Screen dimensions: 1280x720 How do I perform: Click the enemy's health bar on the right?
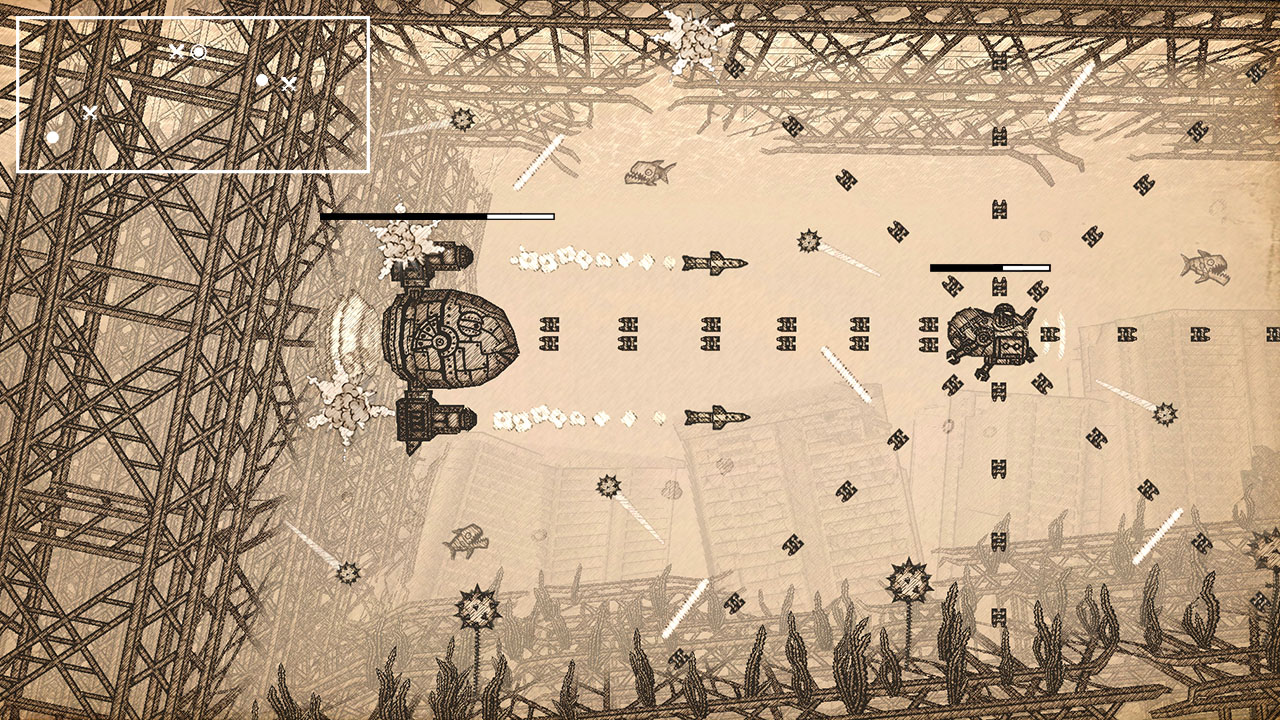(x=990, y=268)
